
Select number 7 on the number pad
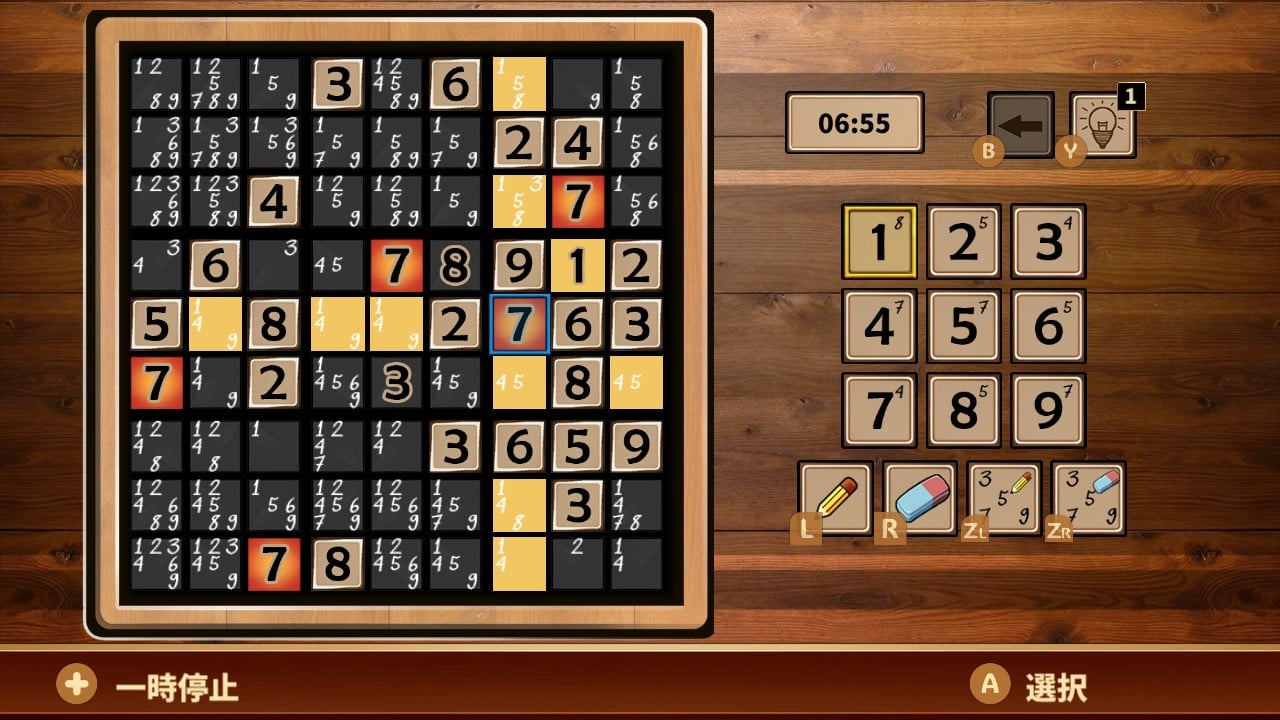pyautogui.click(x=880, y=410)
